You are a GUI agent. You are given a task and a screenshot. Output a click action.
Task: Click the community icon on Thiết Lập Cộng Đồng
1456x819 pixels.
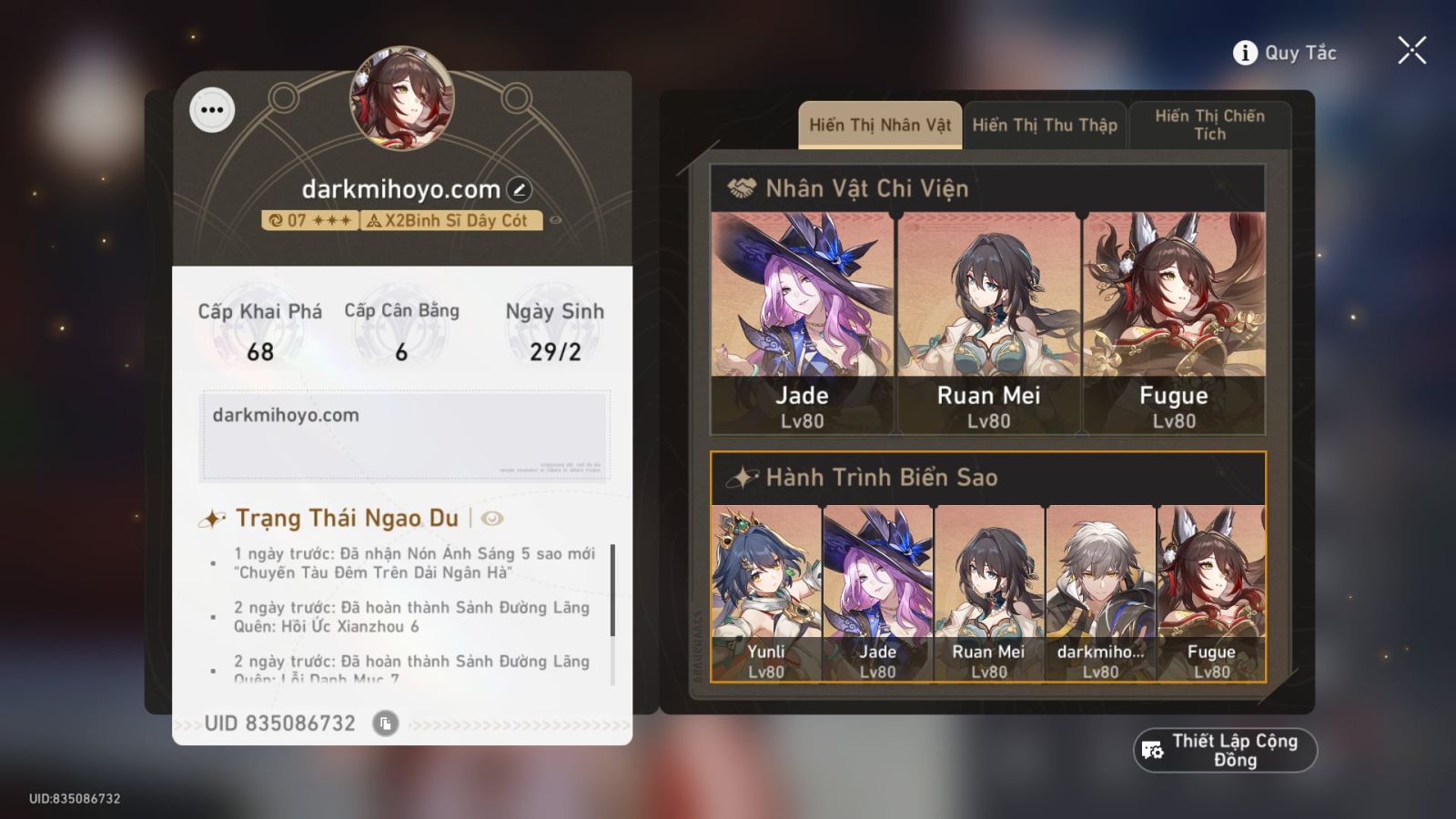pos(1154,749)
